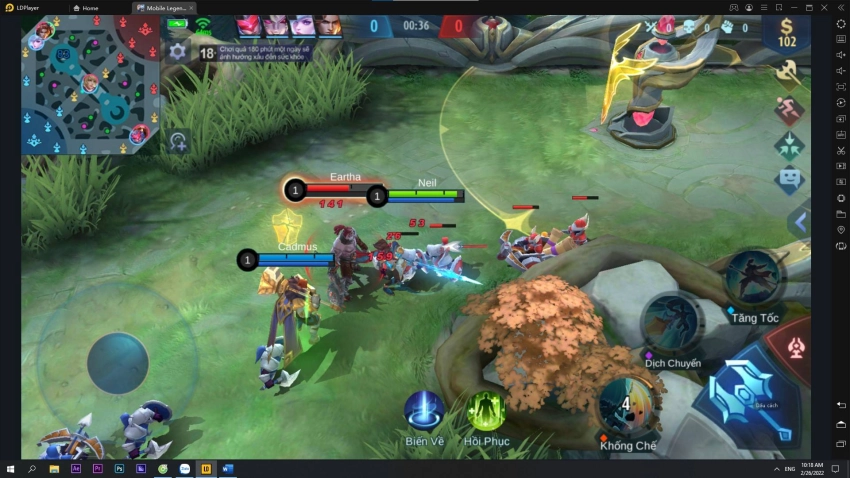Open the quick chat smiley bubble
The width and height of the screenshot is (850, 478).
pos(789,181)
